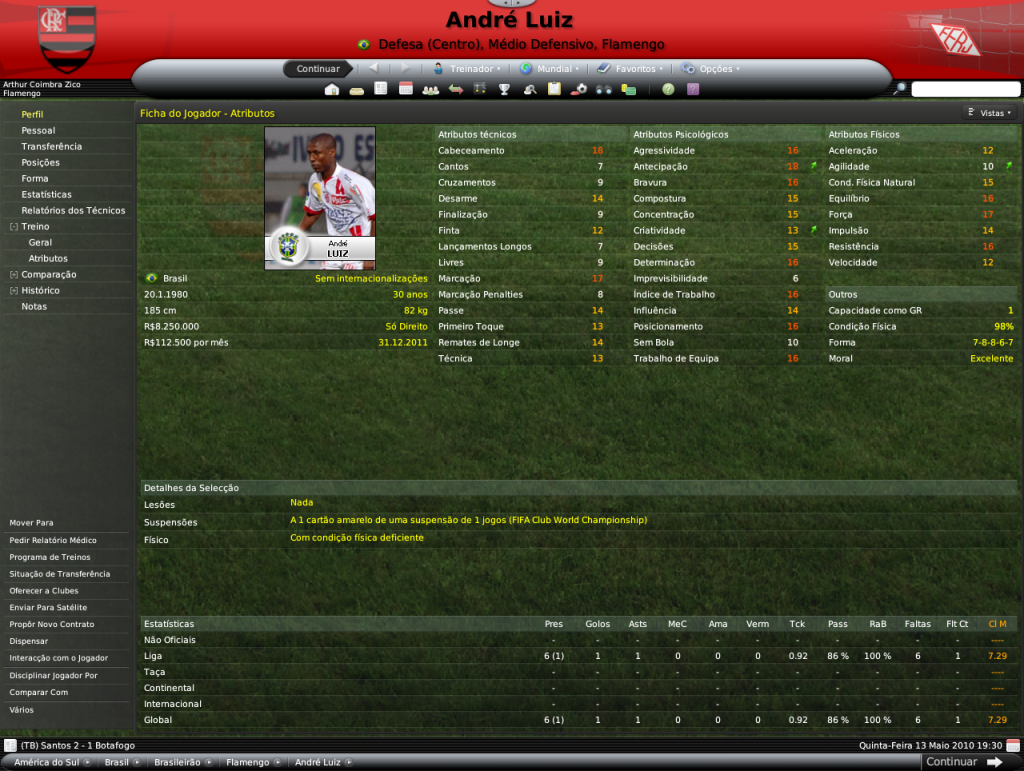
Task: Click the search input field
Action: pos(964,89)
